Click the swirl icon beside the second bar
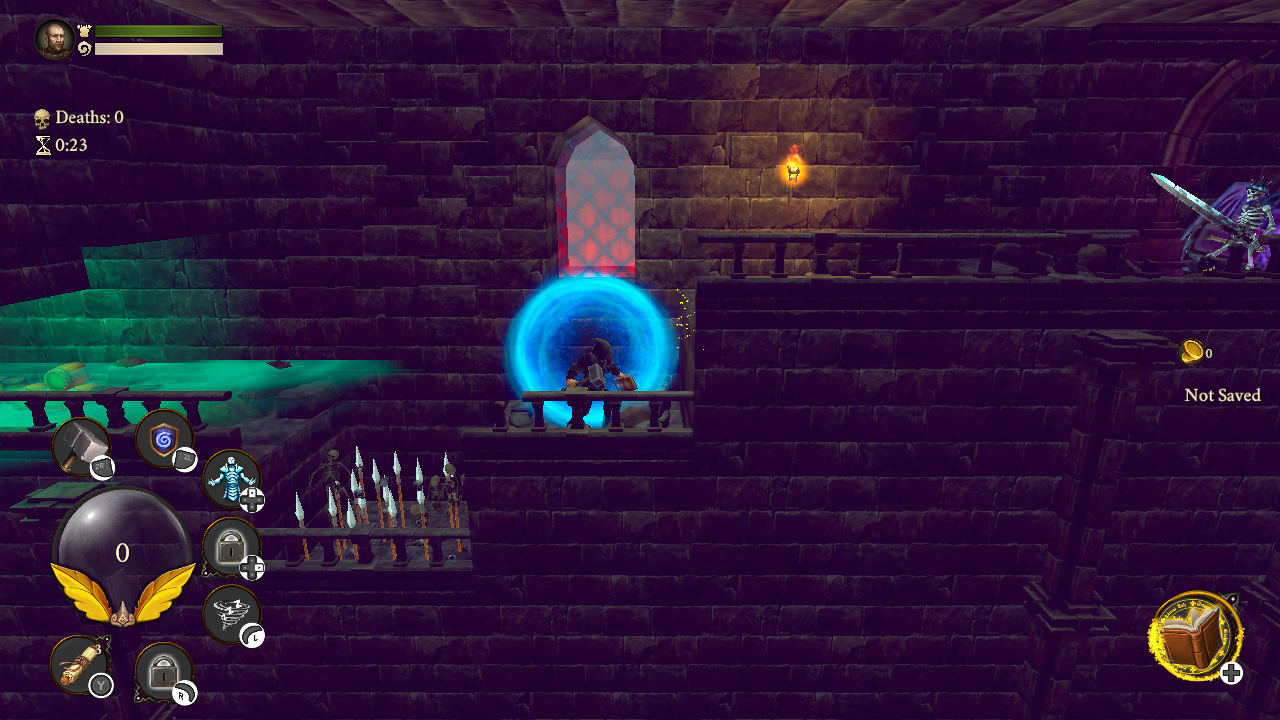This screenshot has height=720, width=1280. [86, 48]
